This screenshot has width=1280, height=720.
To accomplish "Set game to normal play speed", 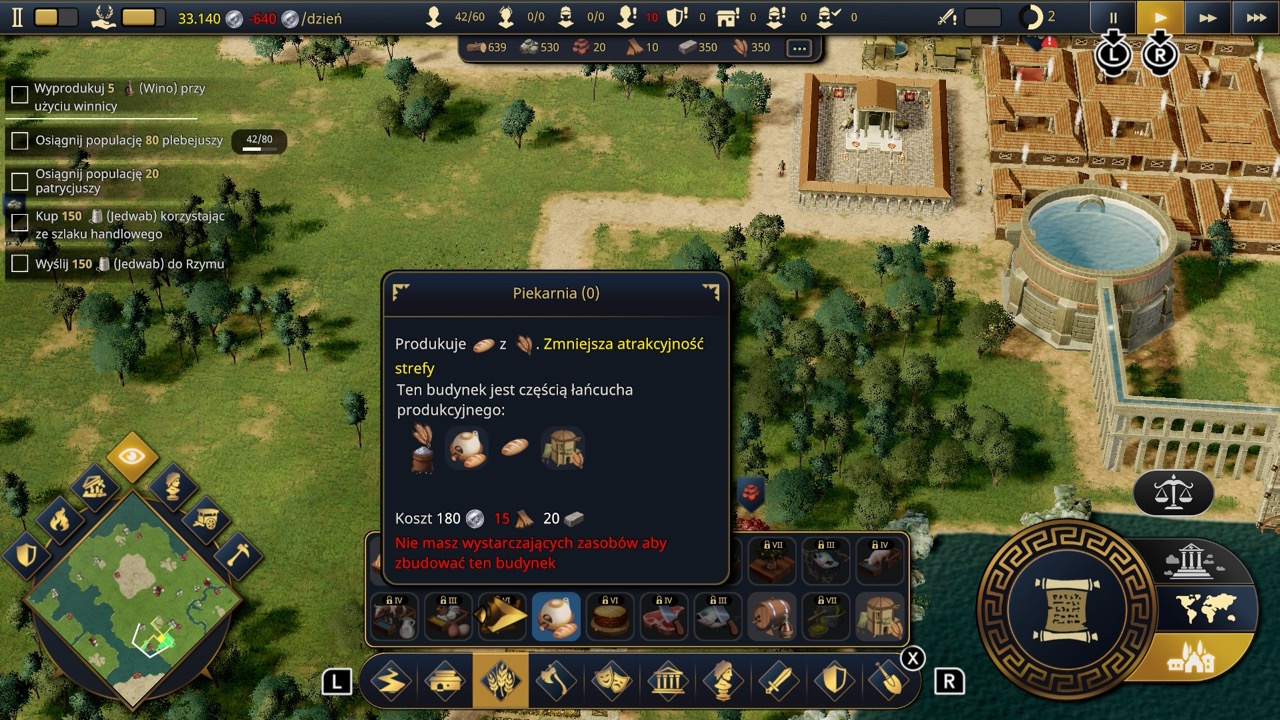I will pos(1160,18).
